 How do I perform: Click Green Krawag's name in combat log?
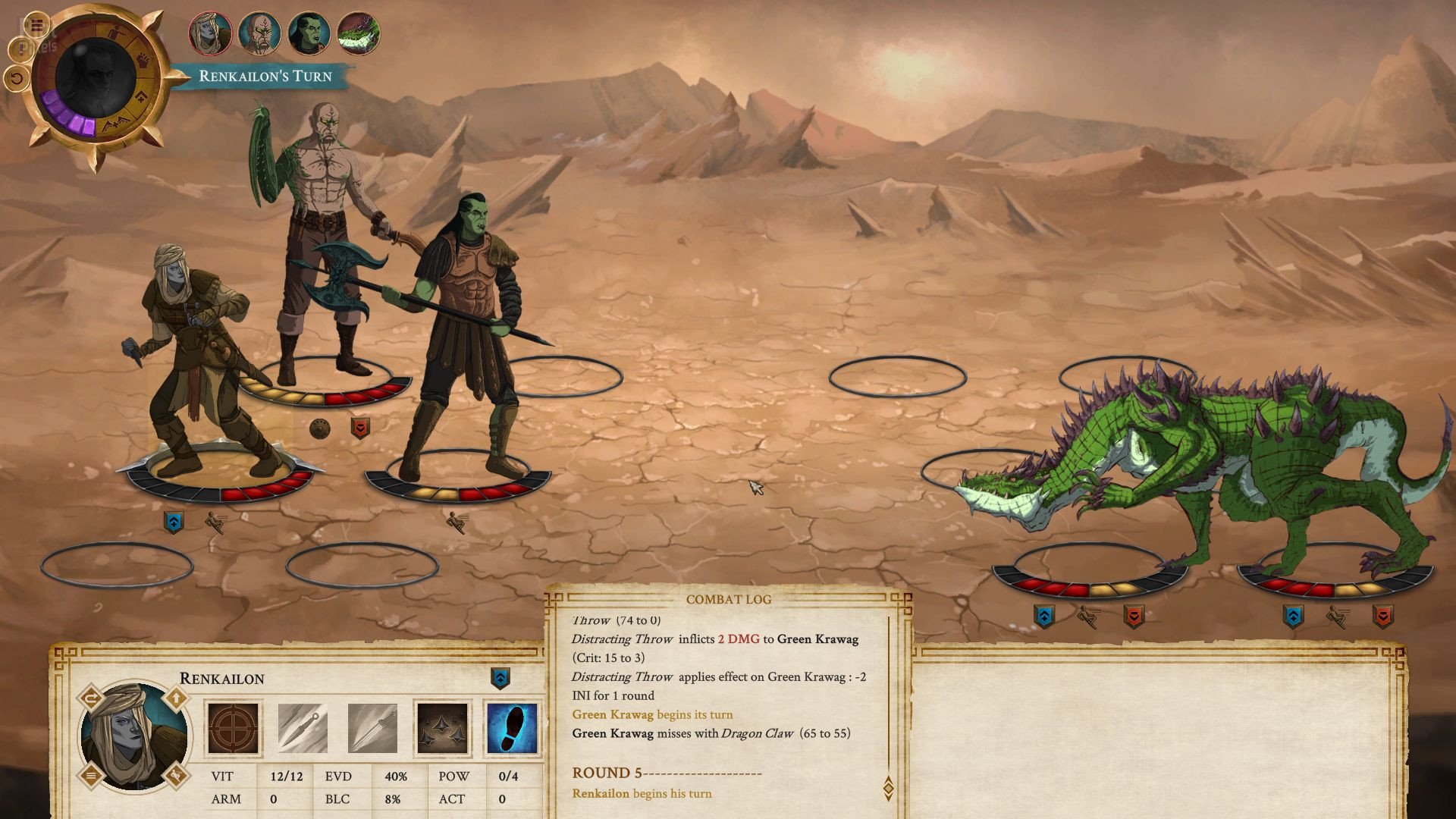click(610, 714)
